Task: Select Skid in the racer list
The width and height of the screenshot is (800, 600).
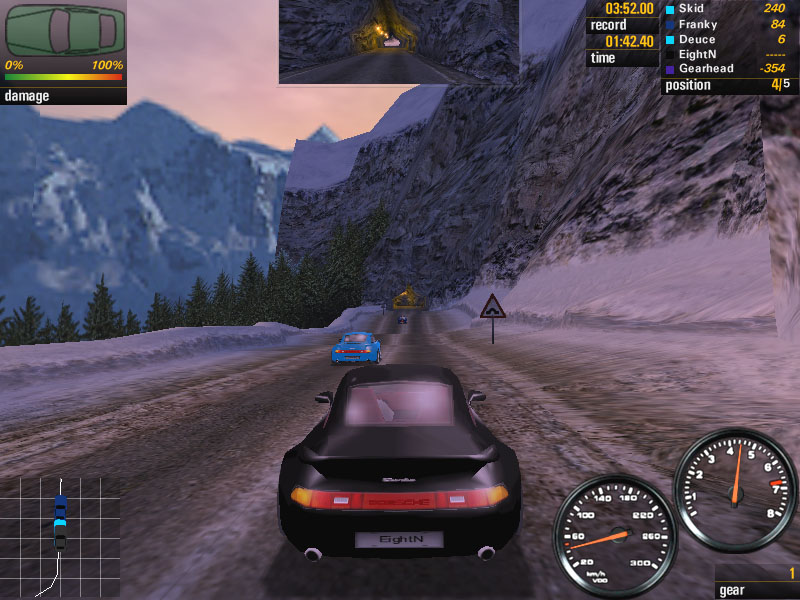Action: point(692,9)
